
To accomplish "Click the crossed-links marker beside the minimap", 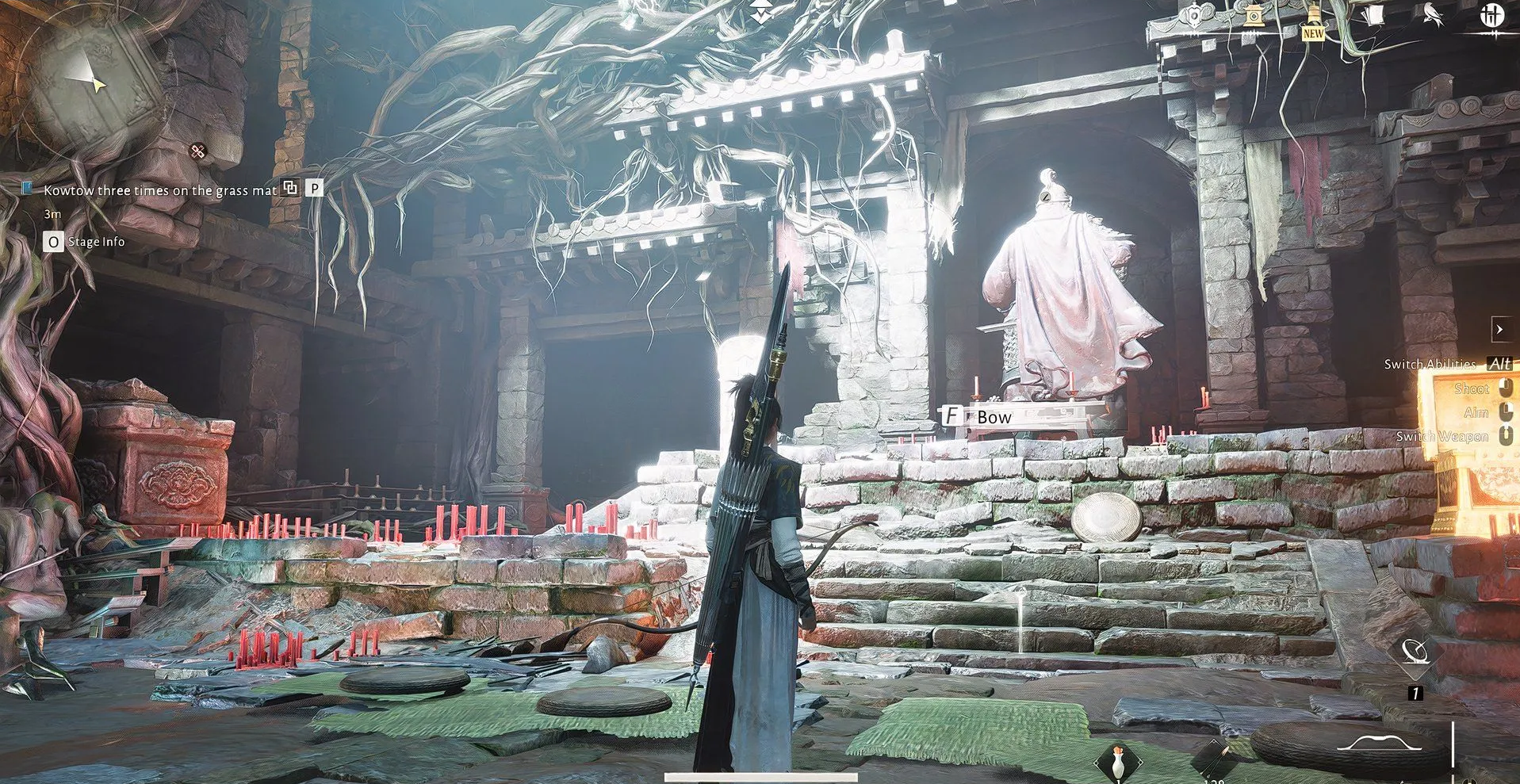I will point(197,151).
